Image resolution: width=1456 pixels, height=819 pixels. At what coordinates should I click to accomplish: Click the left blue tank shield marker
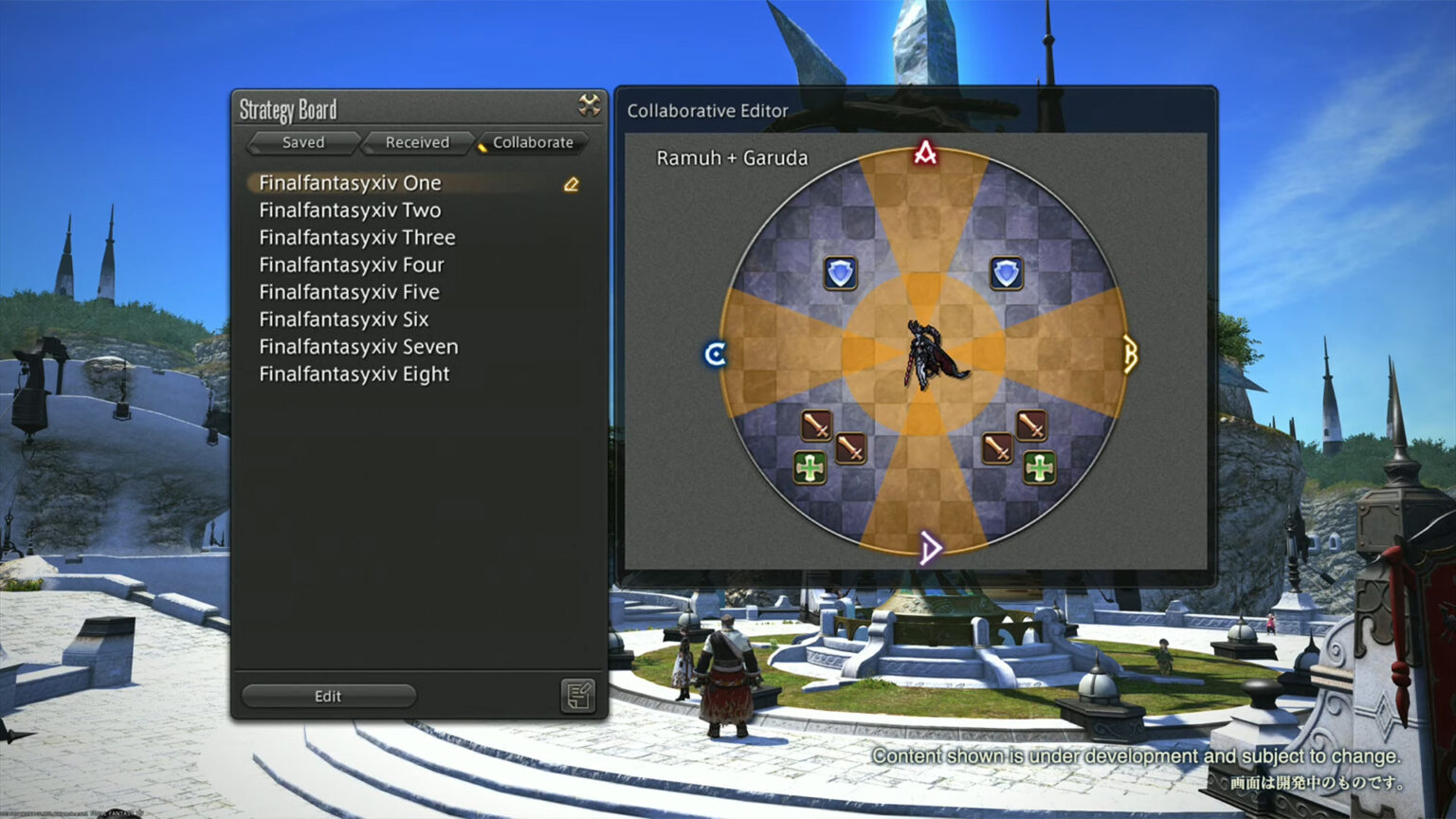(x=840, y=272)
